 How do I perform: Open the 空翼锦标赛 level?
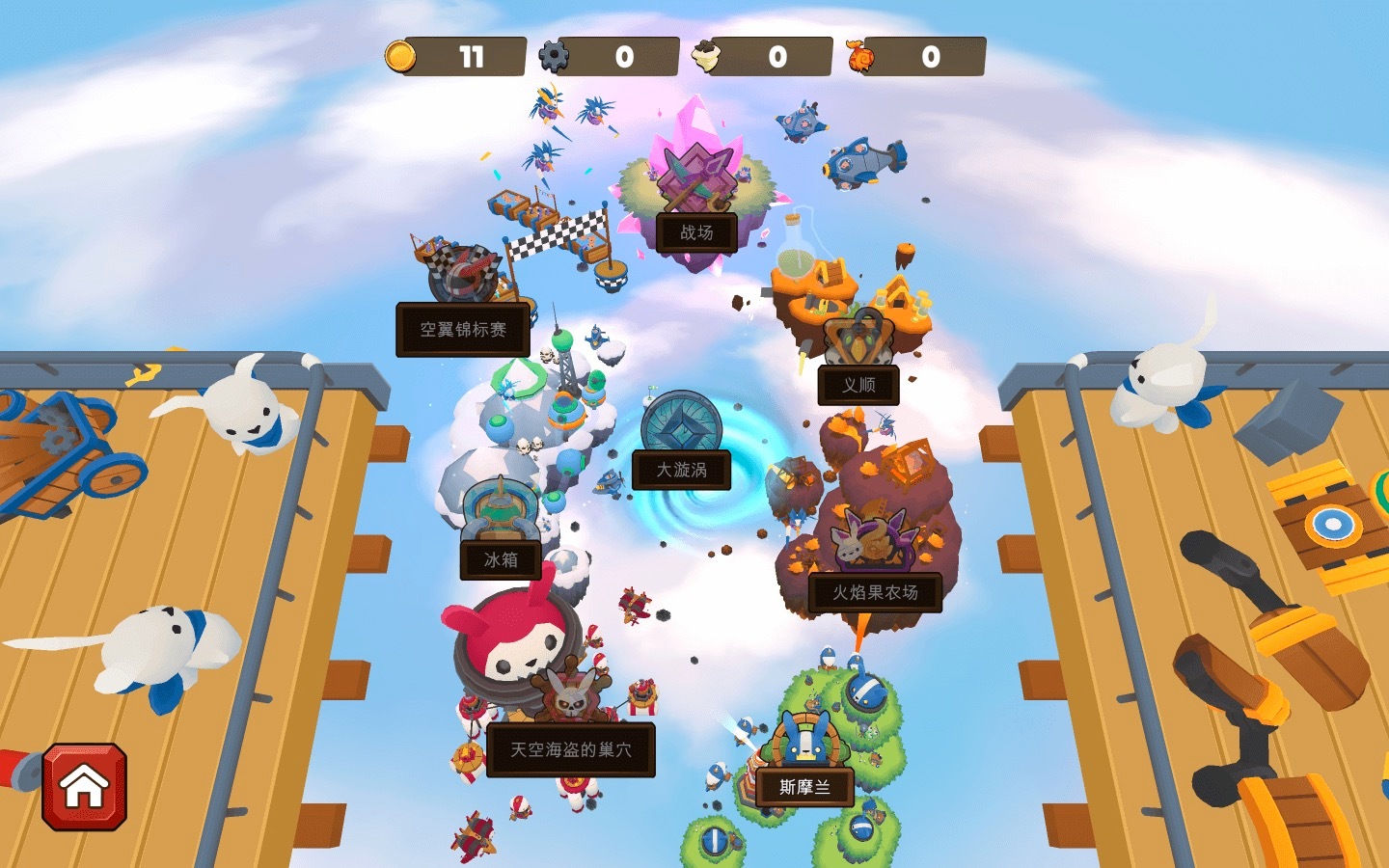(463, 330)
